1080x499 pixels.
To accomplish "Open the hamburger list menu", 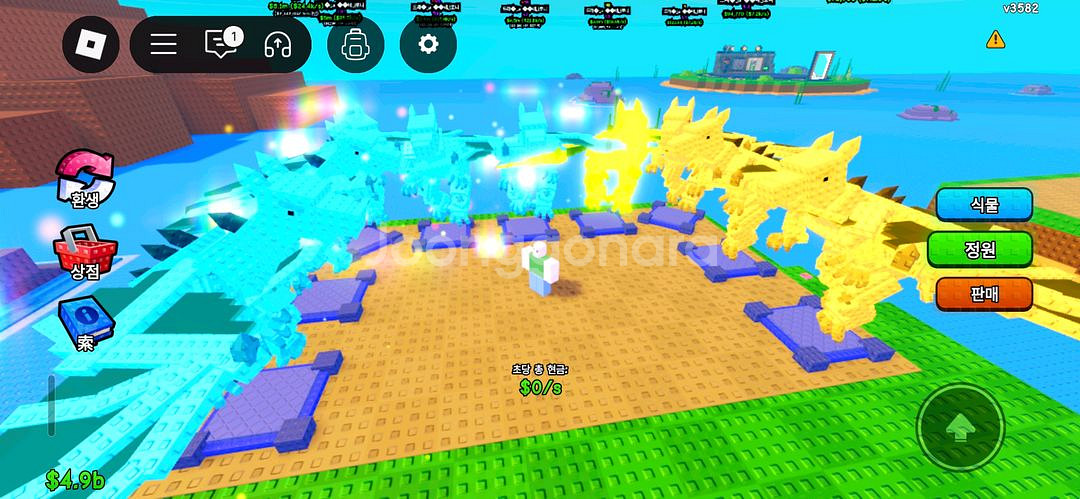I will tap(163, 44).
